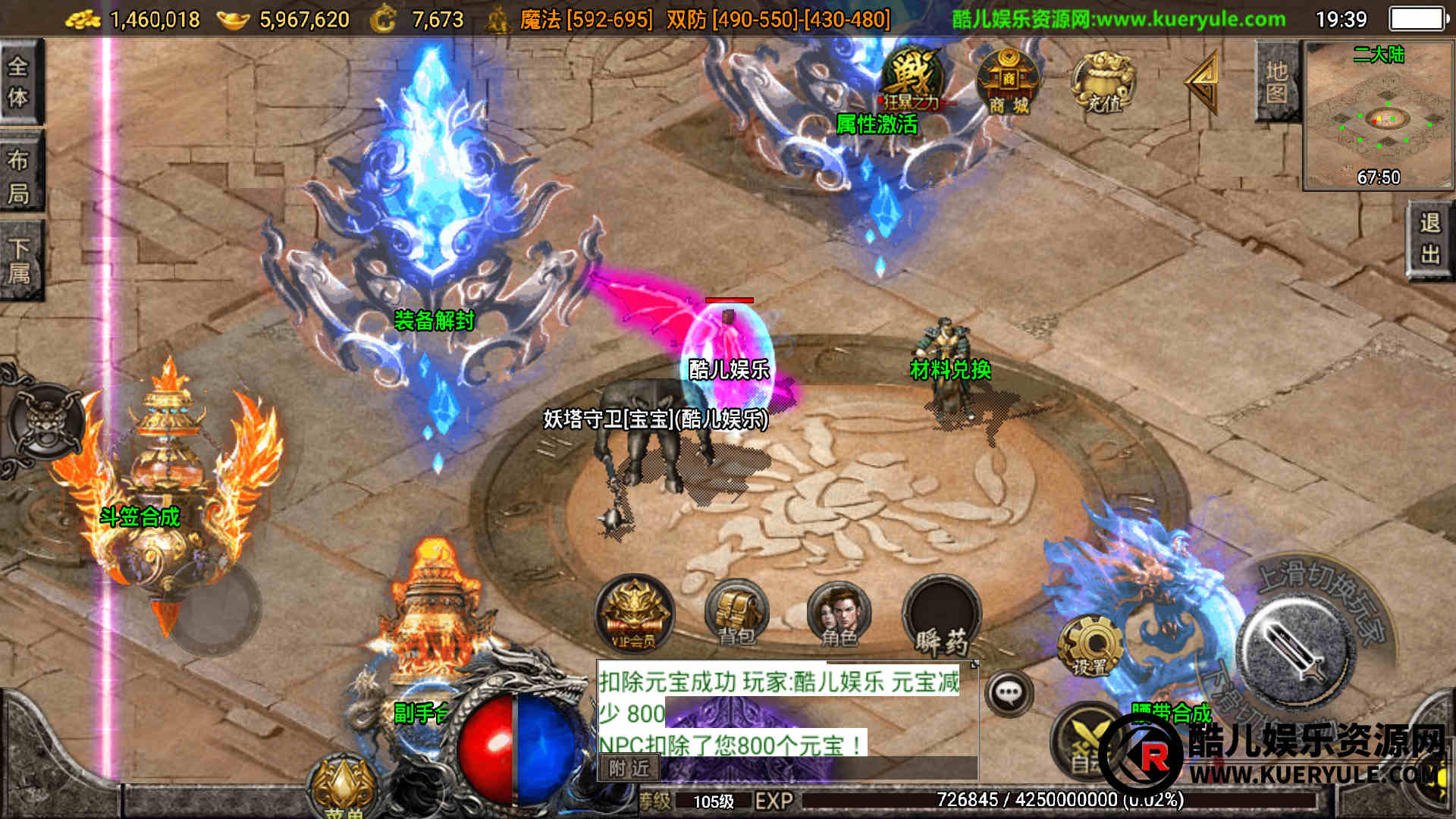1456x819 pixels.
Task: Open the 设置 gear settings
Action: 1090,646
